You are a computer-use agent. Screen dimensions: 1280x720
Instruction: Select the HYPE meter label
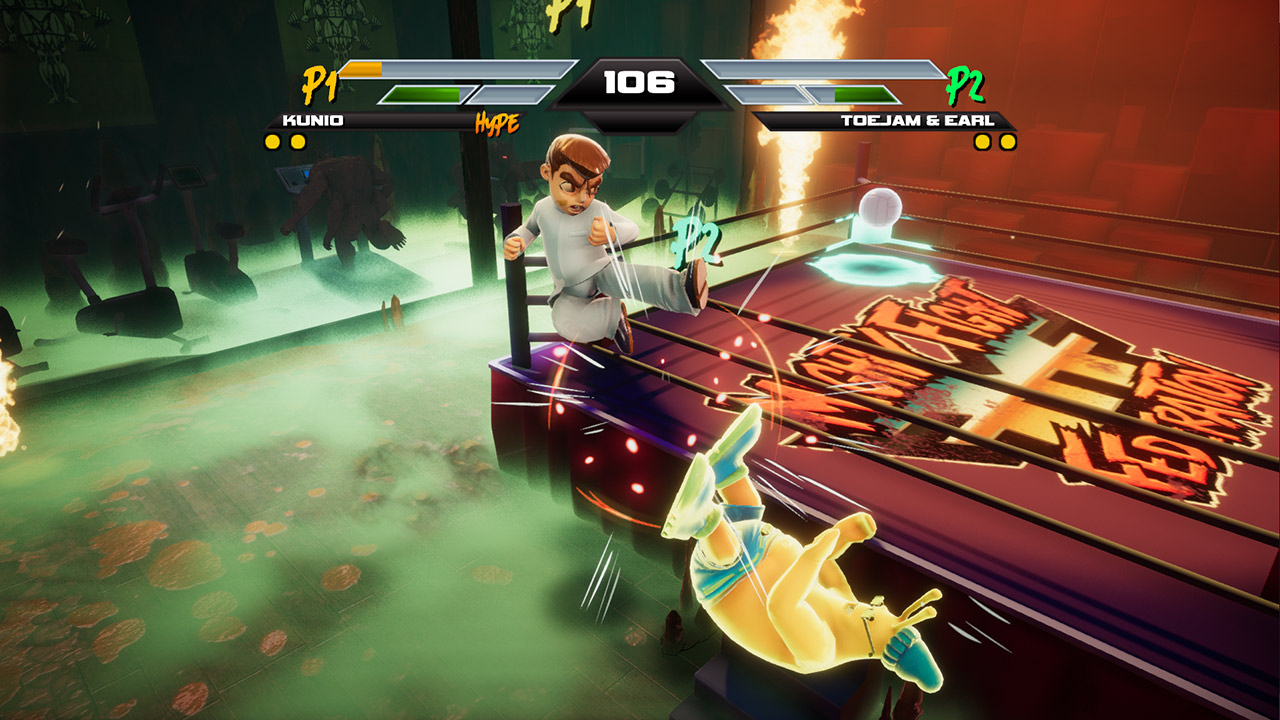click(x=498, y=124)
